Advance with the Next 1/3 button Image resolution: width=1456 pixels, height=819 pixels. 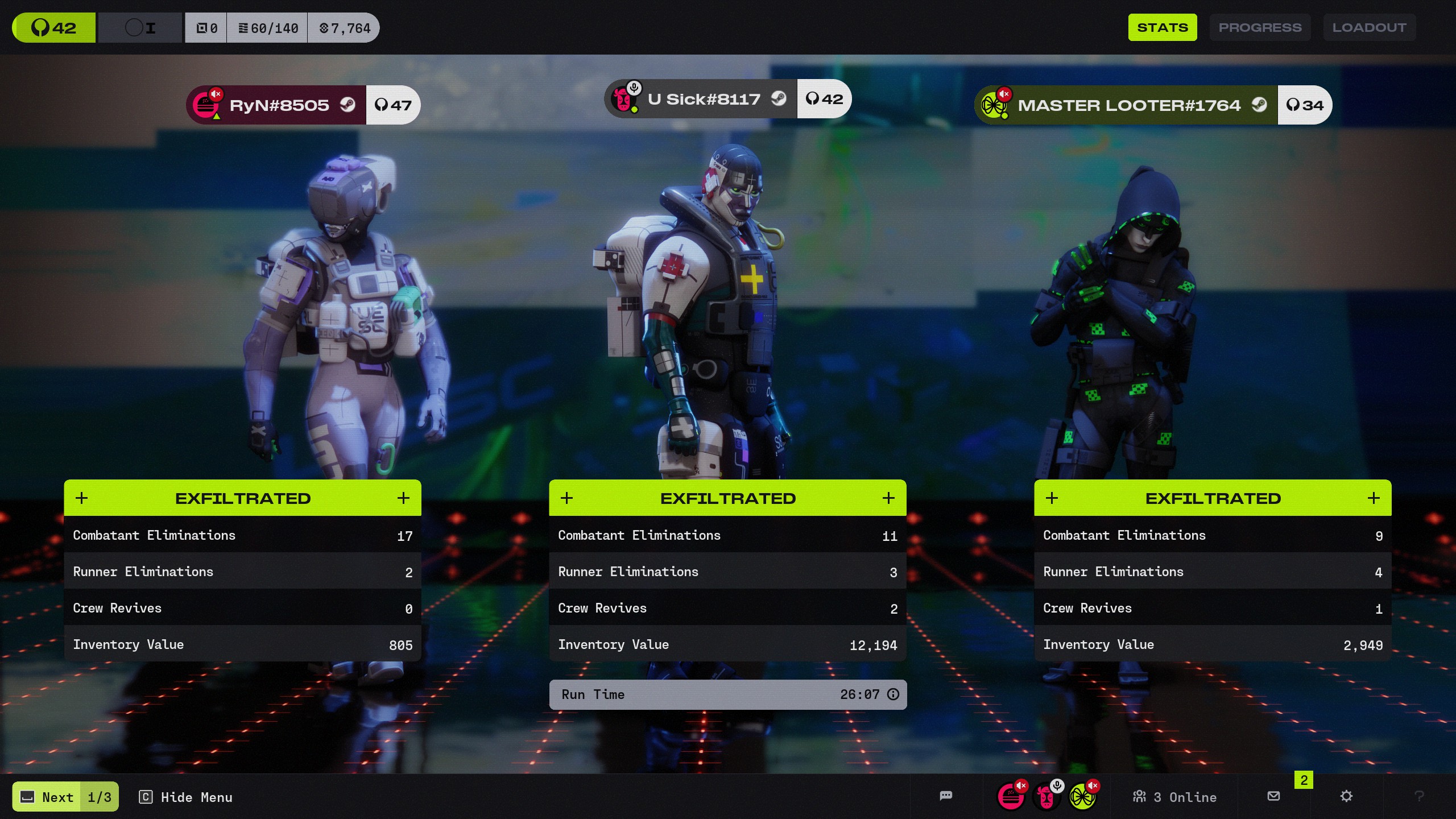(x=65, y=797)
